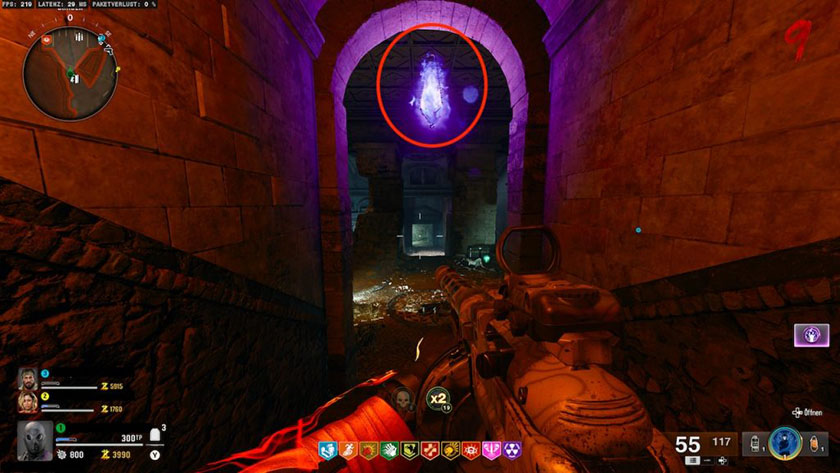This screenshot has width=840, height=473.
Task: Click the red eye Death Perception perk
Action: [470, 451]
